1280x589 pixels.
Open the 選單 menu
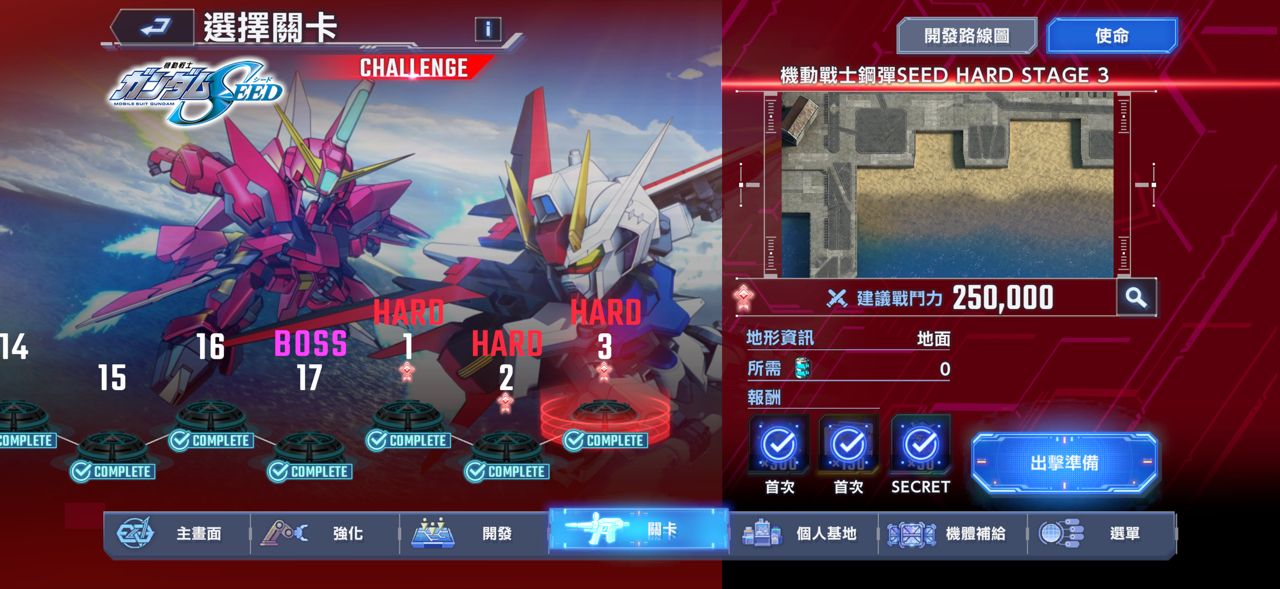(x=1101, y=533)
